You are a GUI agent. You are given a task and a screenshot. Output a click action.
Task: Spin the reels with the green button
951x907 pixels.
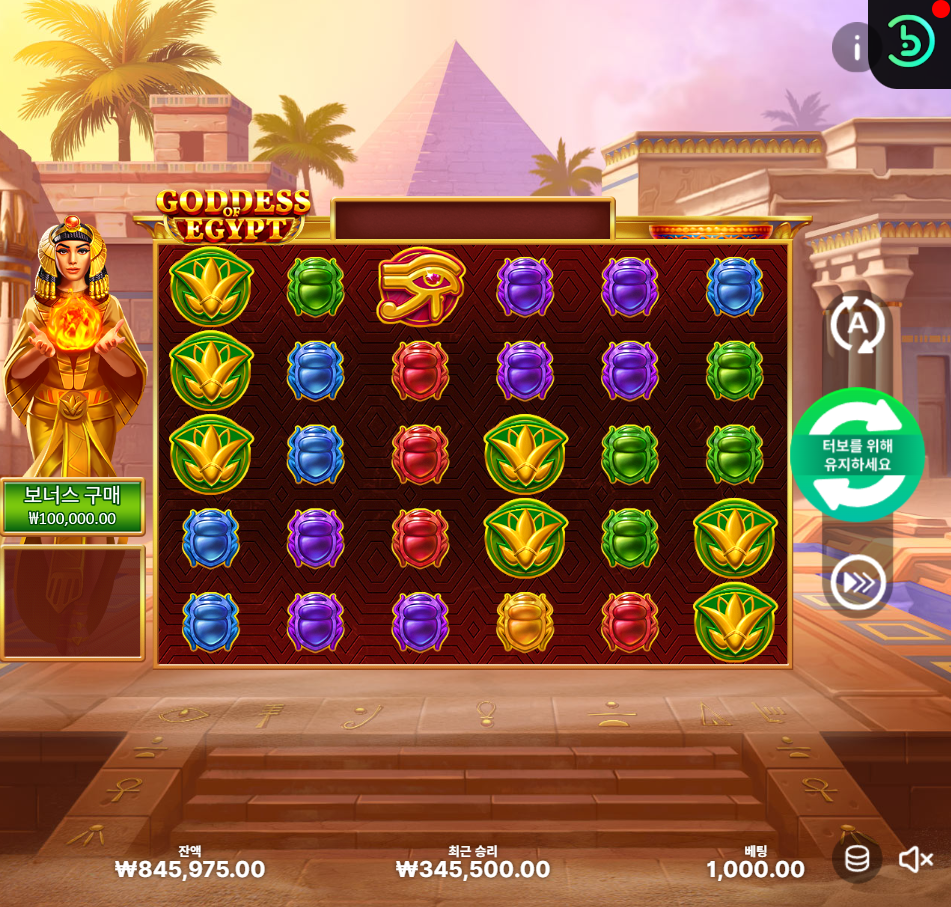pos(857,455)
